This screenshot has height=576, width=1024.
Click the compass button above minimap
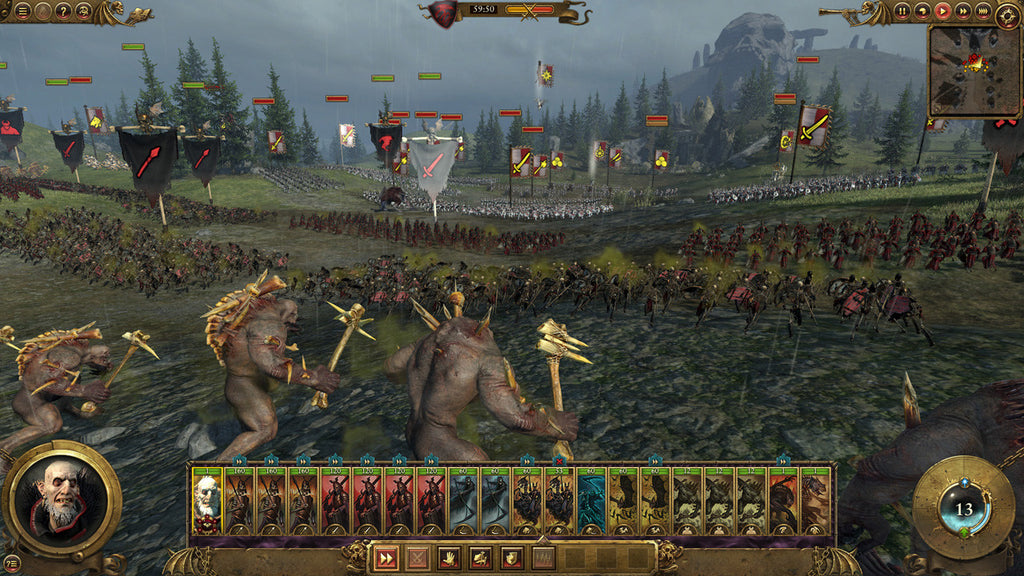(x=1009, y=15)
